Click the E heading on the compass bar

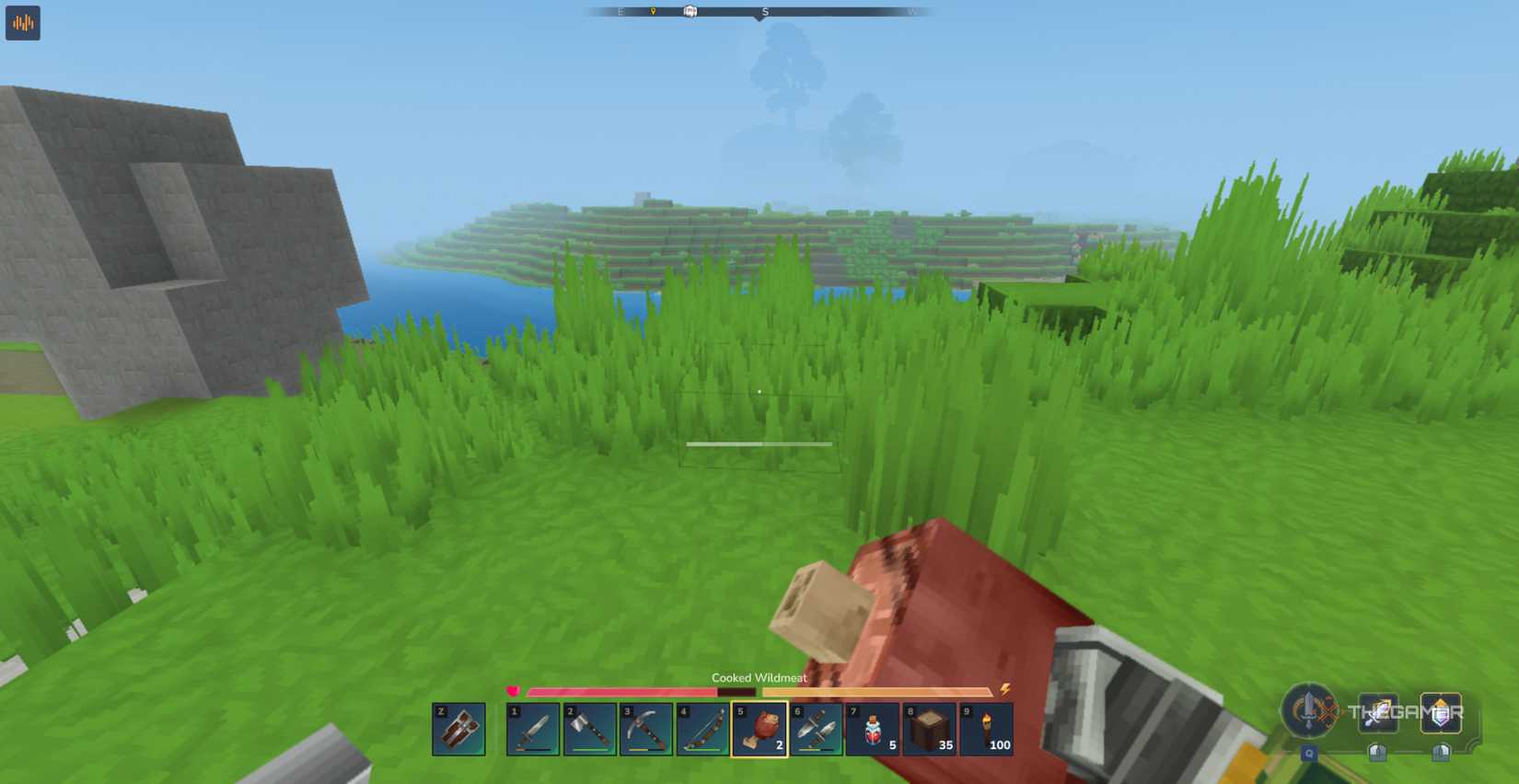coord(621,10)
